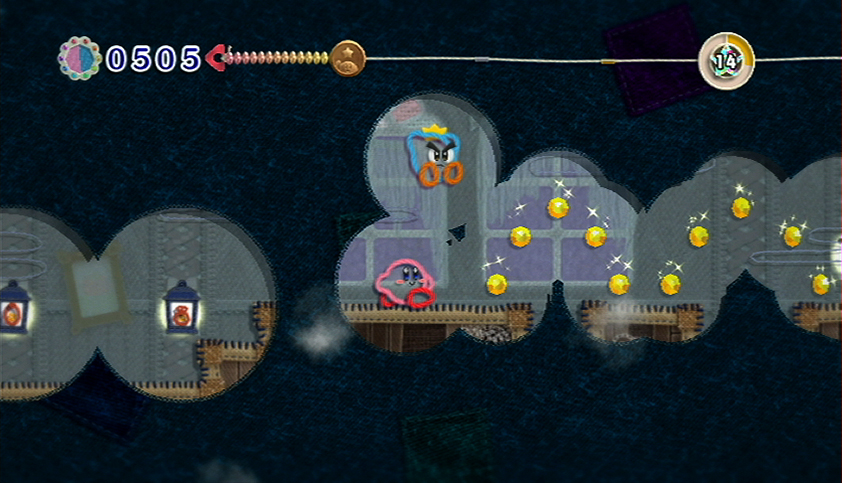842x483 pixels.
Task: Click the multicolored bead gem icon
Action: pos(80,58)
